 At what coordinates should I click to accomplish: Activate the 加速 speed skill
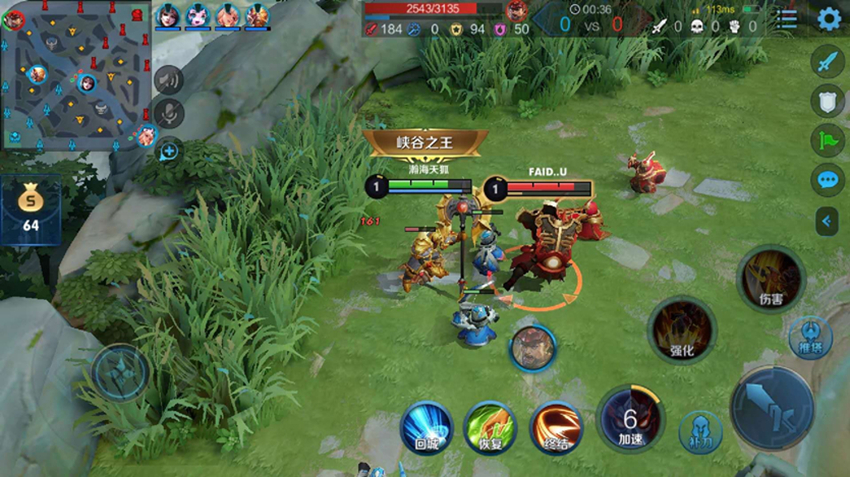click(630, 418)
